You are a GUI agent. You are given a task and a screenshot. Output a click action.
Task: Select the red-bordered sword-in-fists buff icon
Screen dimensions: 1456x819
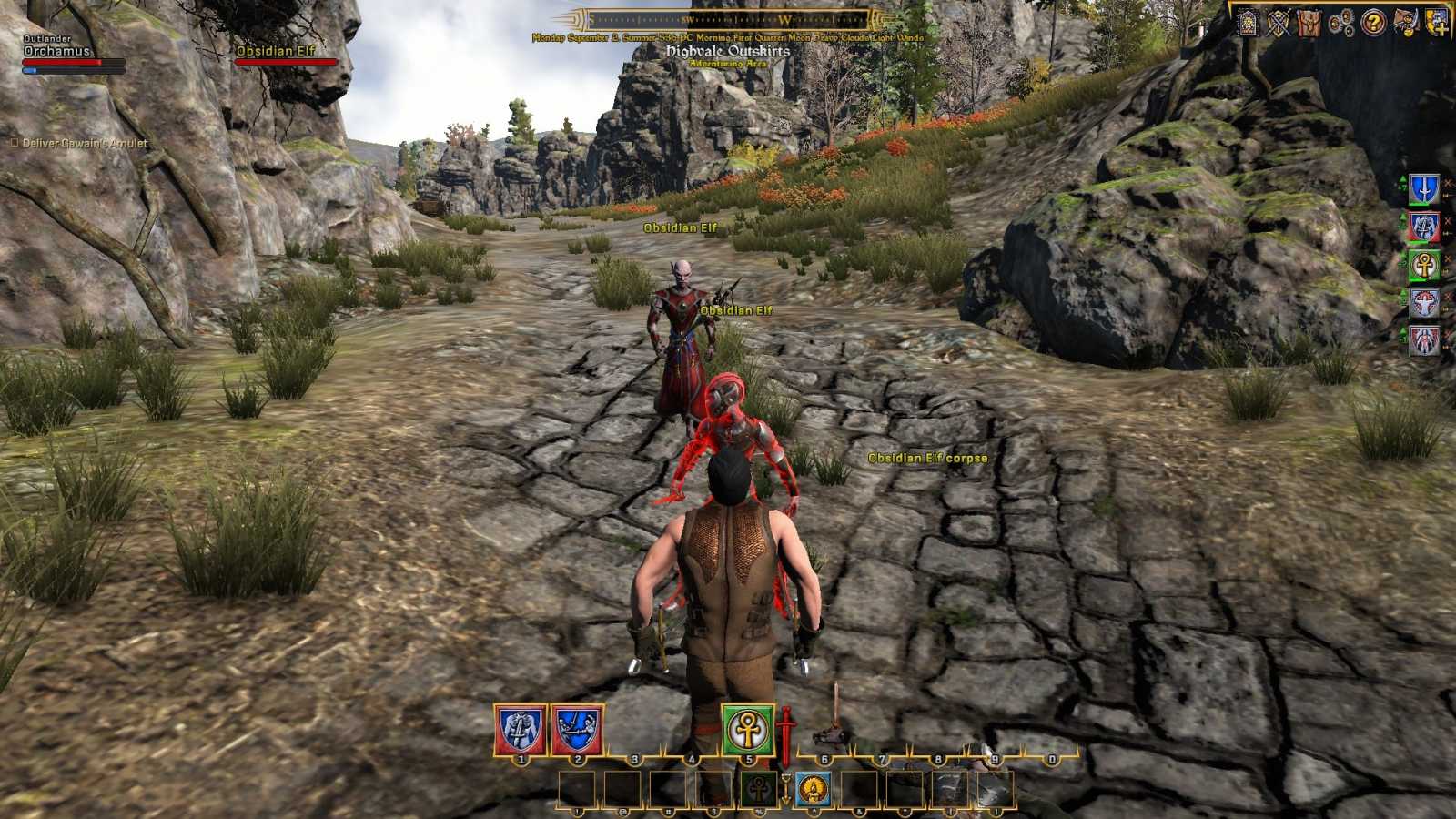pos(1424,227)
